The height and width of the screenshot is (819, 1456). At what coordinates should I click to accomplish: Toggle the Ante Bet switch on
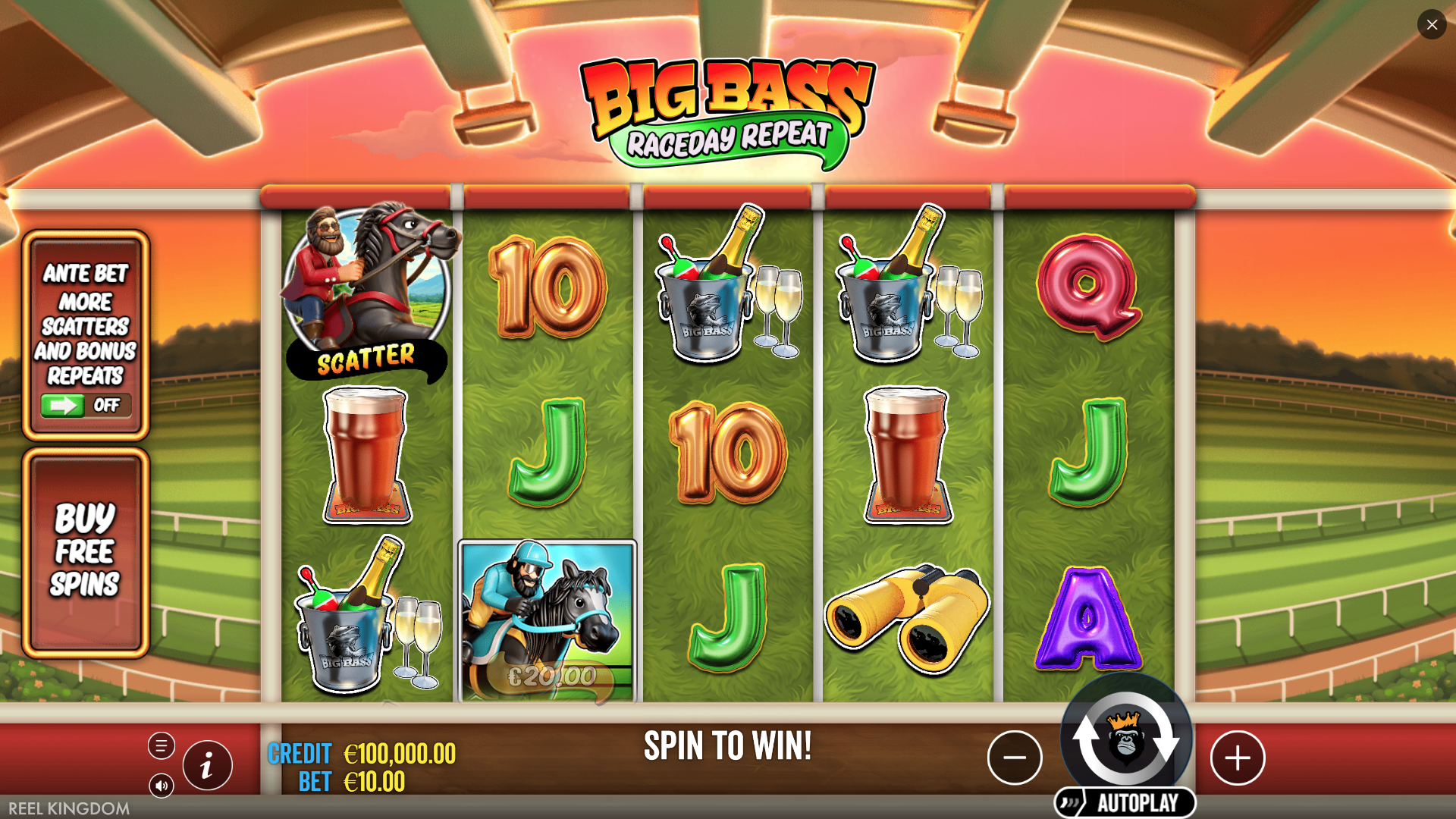[86, 406]
